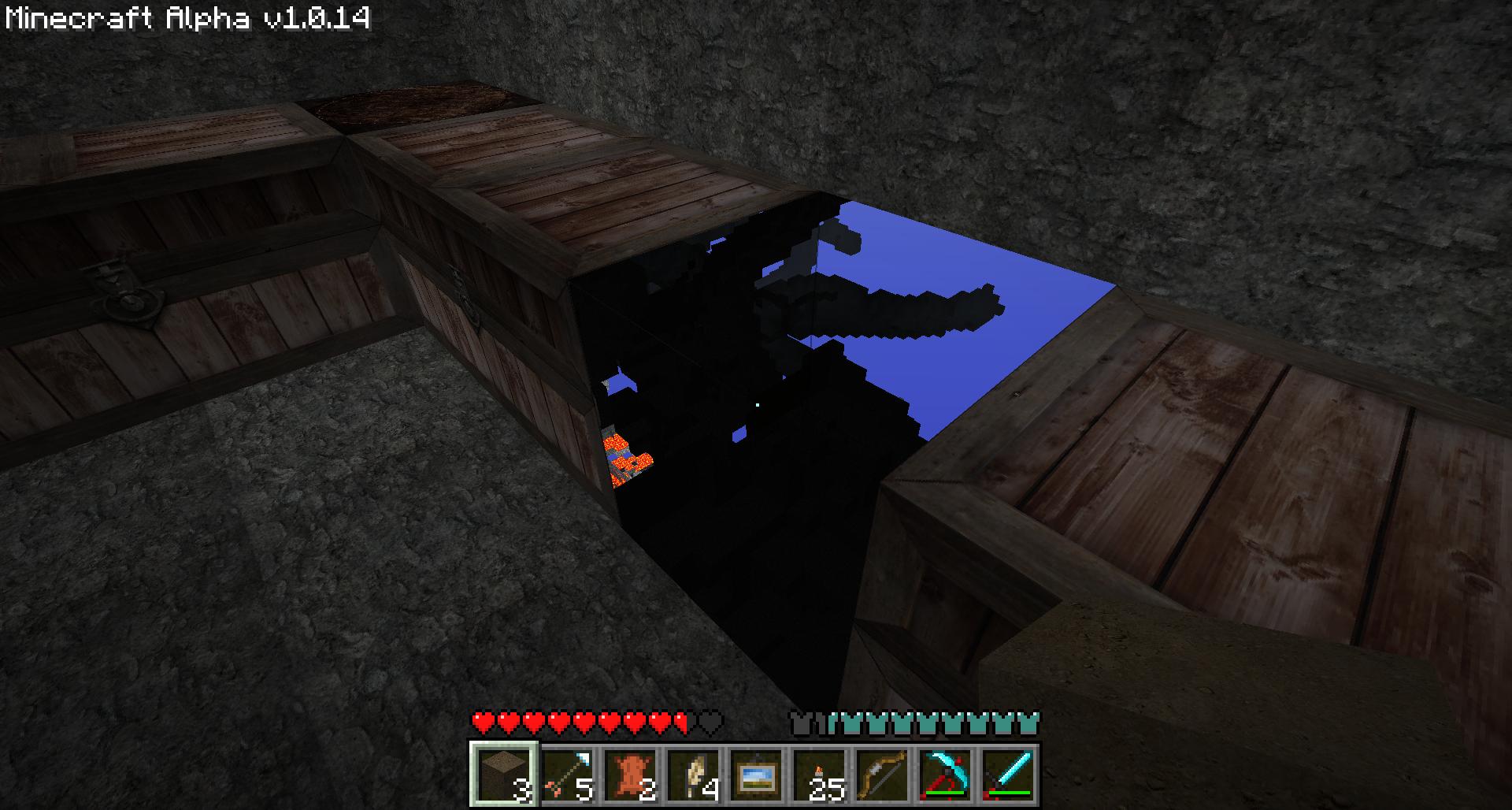The width and height of the screenshot is (1512, 810).
Task: Select the painting item slot
Action: coord(756,774)
